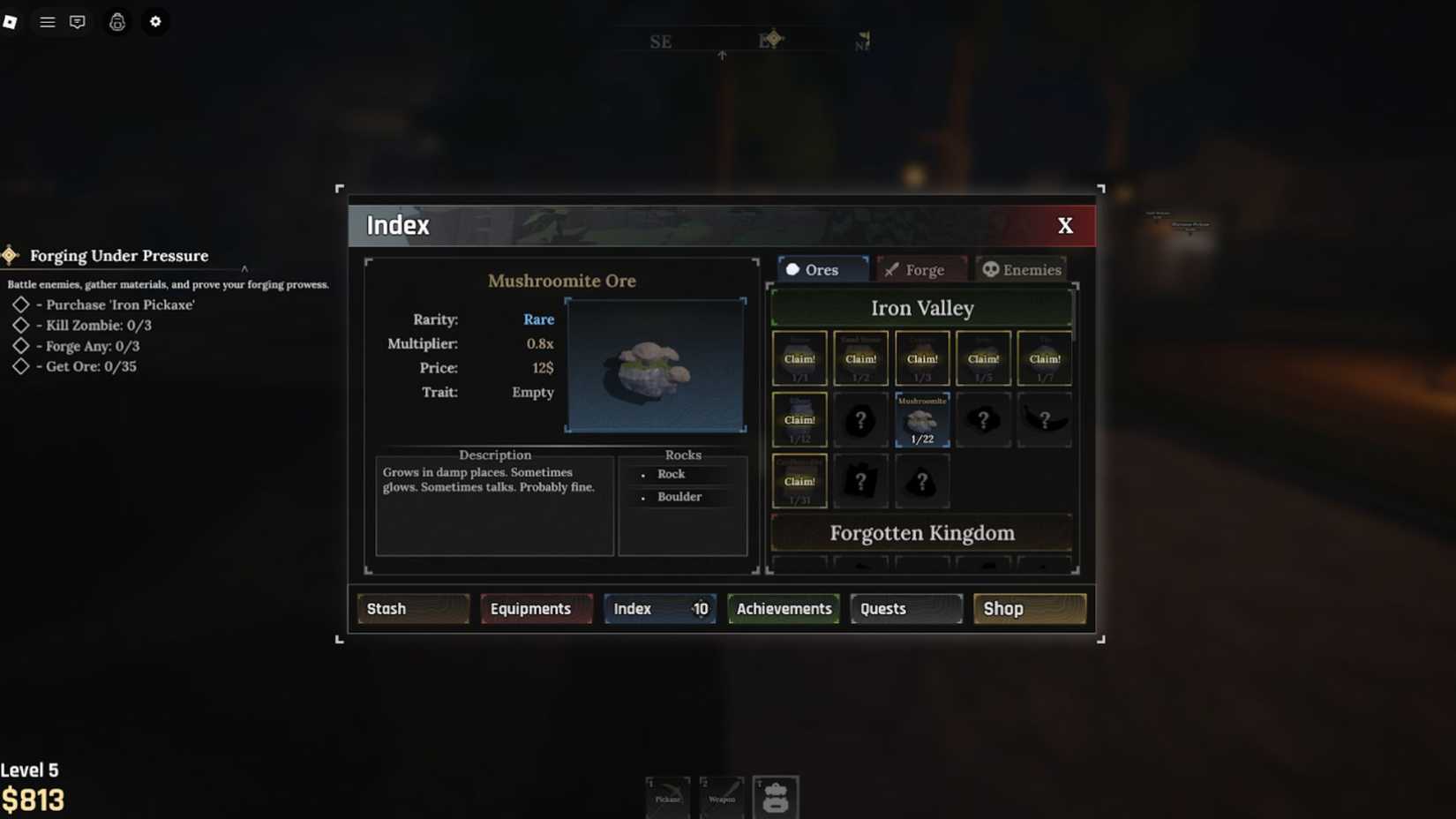Select the Mushroomite 1/22 ore entry
Screen dimensions: 1456x819
coord(921,420)
